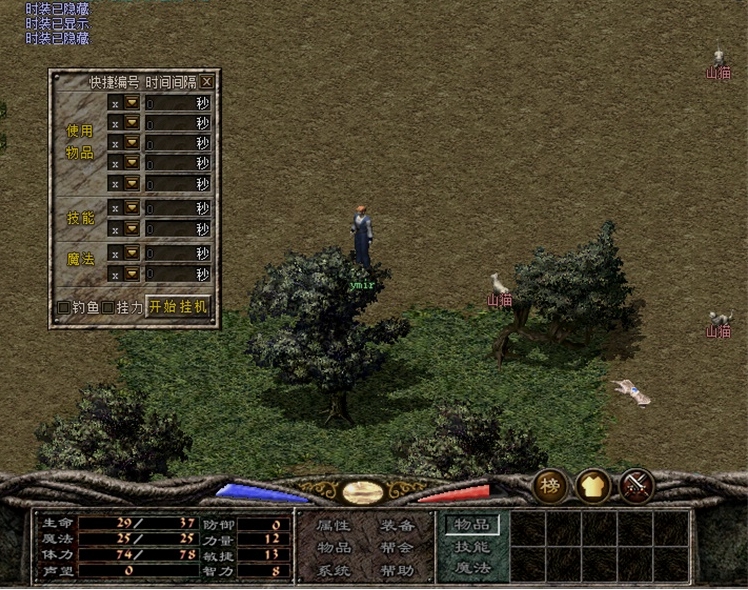
Task: Click the 开始挂机 start button
Action: tap(179, 307)
